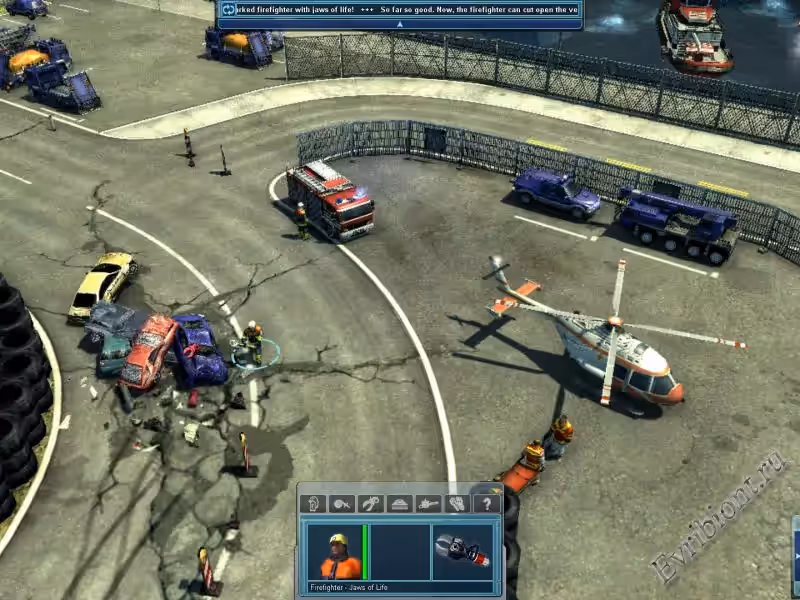Select the chainsaw command icon
Viewport: 800px width, 600px height.
pyautogui.click(x=429, y=504)
